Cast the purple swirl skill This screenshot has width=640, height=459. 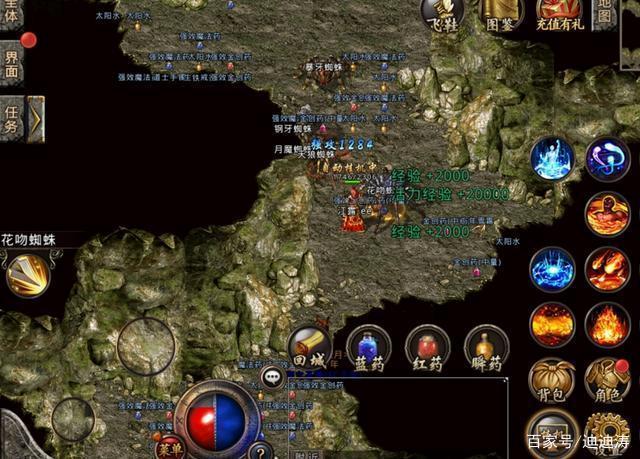click(607, 158)
